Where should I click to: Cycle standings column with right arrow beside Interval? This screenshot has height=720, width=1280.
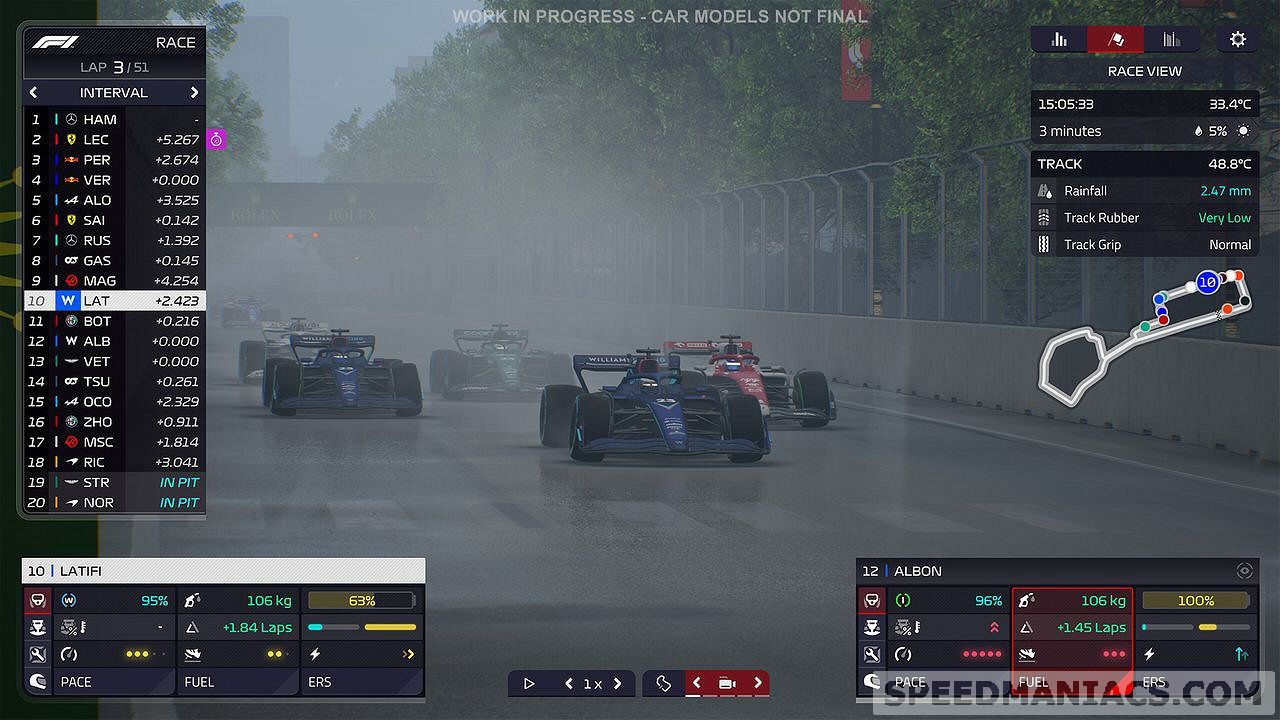194,92
